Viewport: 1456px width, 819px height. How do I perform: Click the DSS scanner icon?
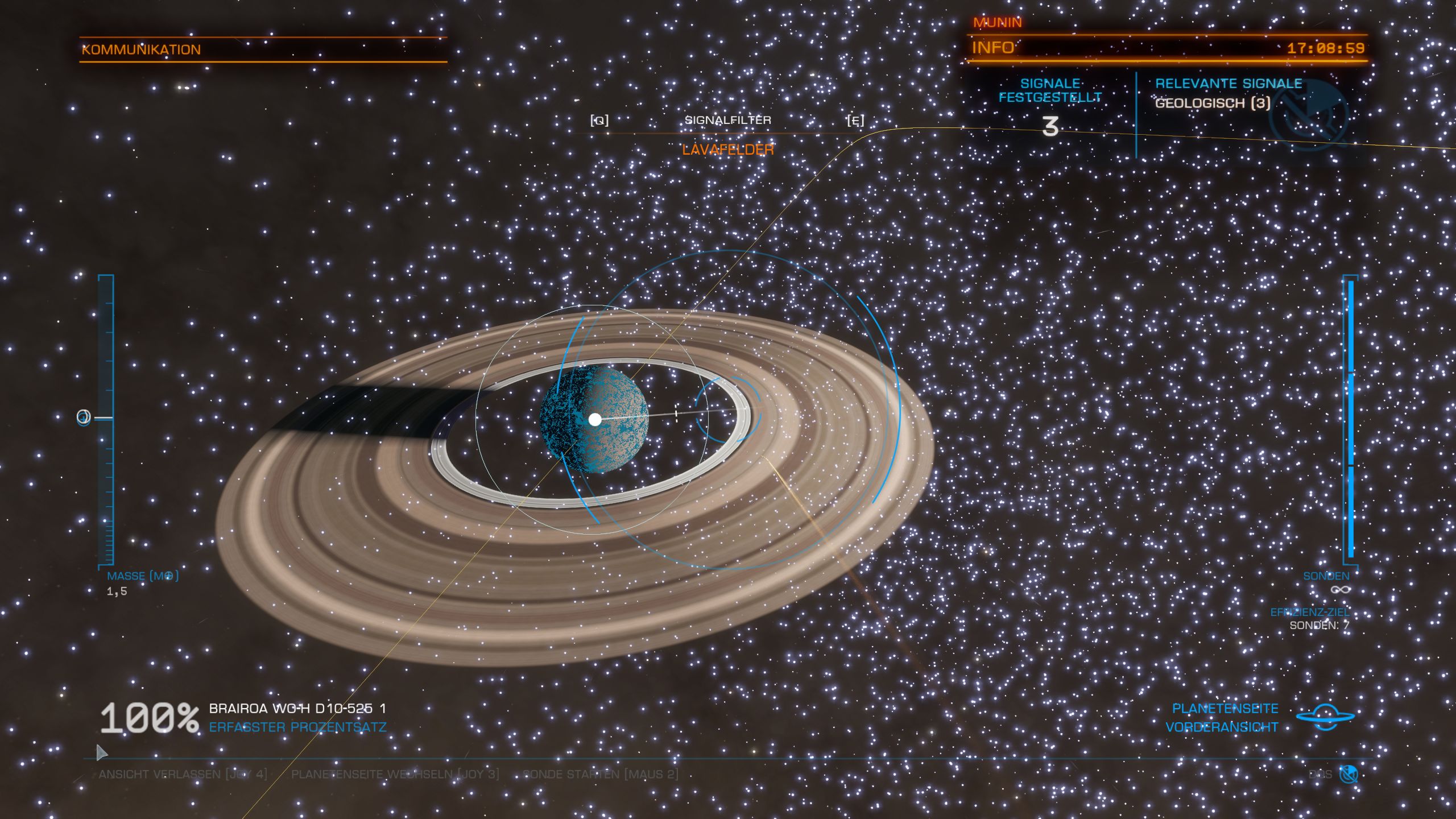[x=1349, y=774]
